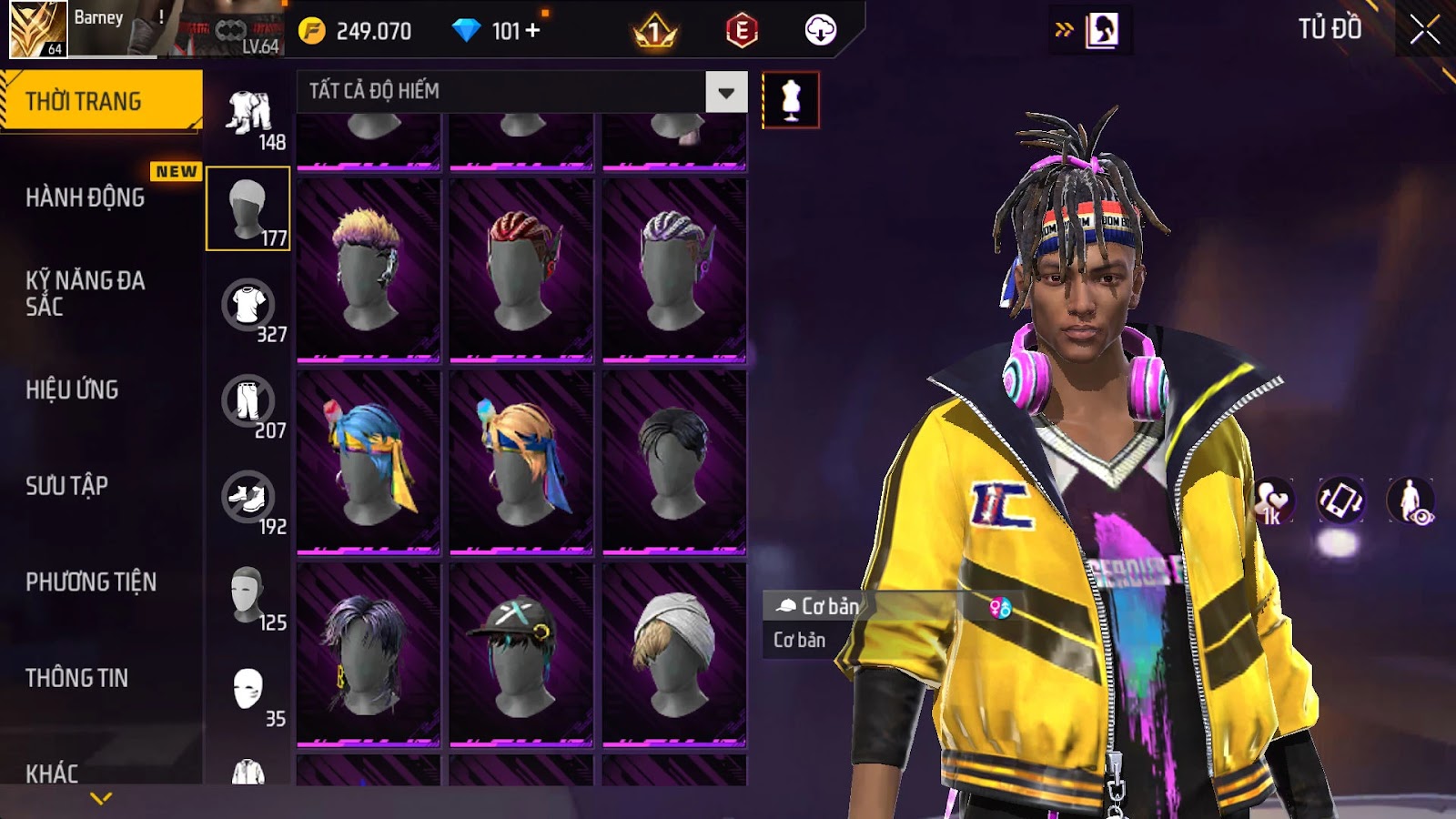Select the blue hair with yellow bandana

point(369,461)
